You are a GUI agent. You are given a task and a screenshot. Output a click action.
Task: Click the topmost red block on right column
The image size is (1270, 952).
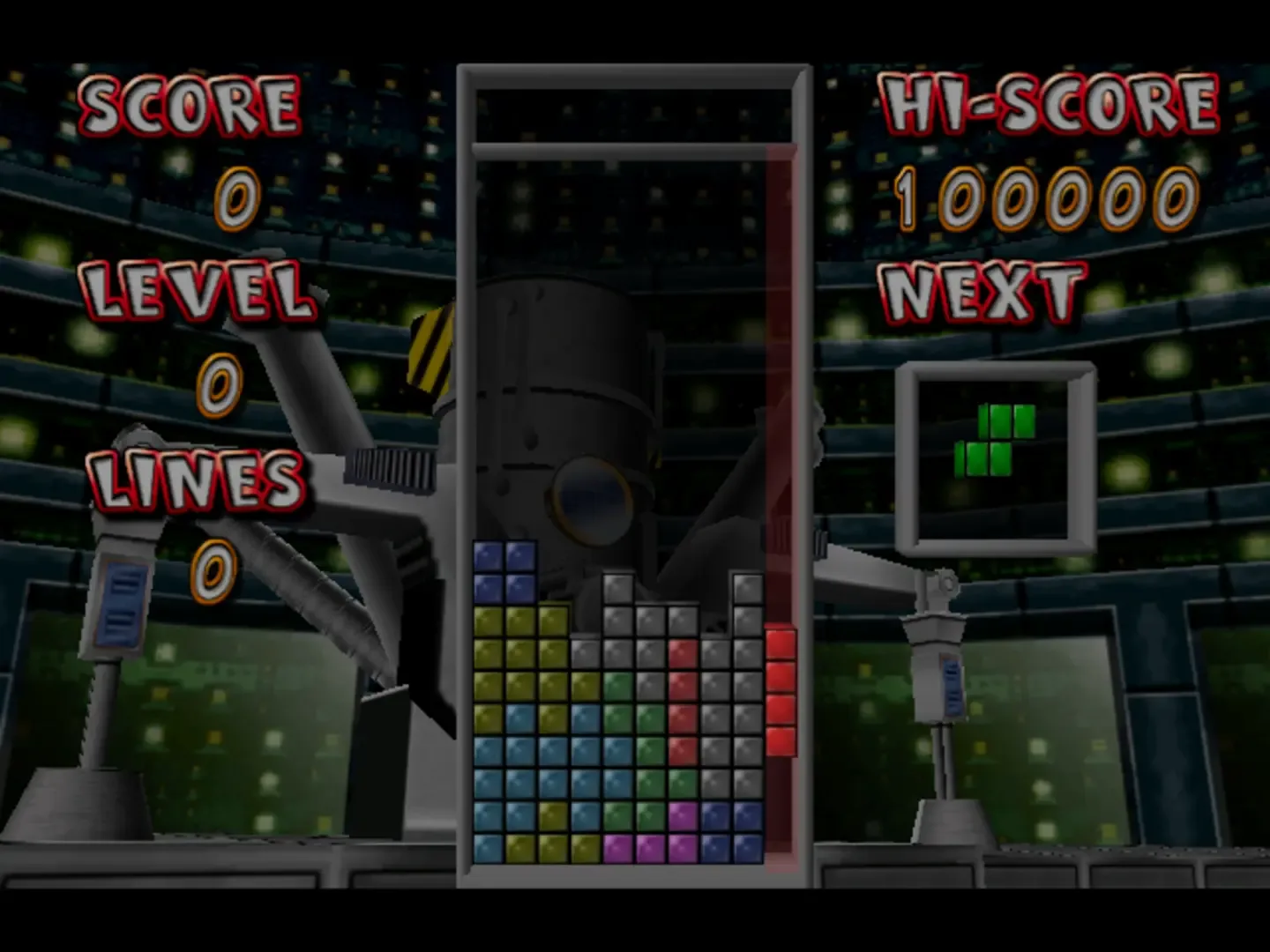click(780, 643)
